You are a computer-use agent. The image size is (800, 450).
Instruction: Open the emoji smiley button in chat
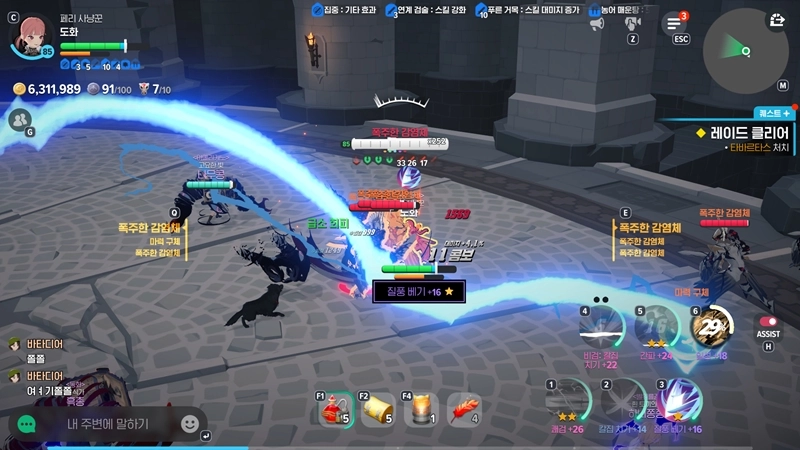pos(189,424)
